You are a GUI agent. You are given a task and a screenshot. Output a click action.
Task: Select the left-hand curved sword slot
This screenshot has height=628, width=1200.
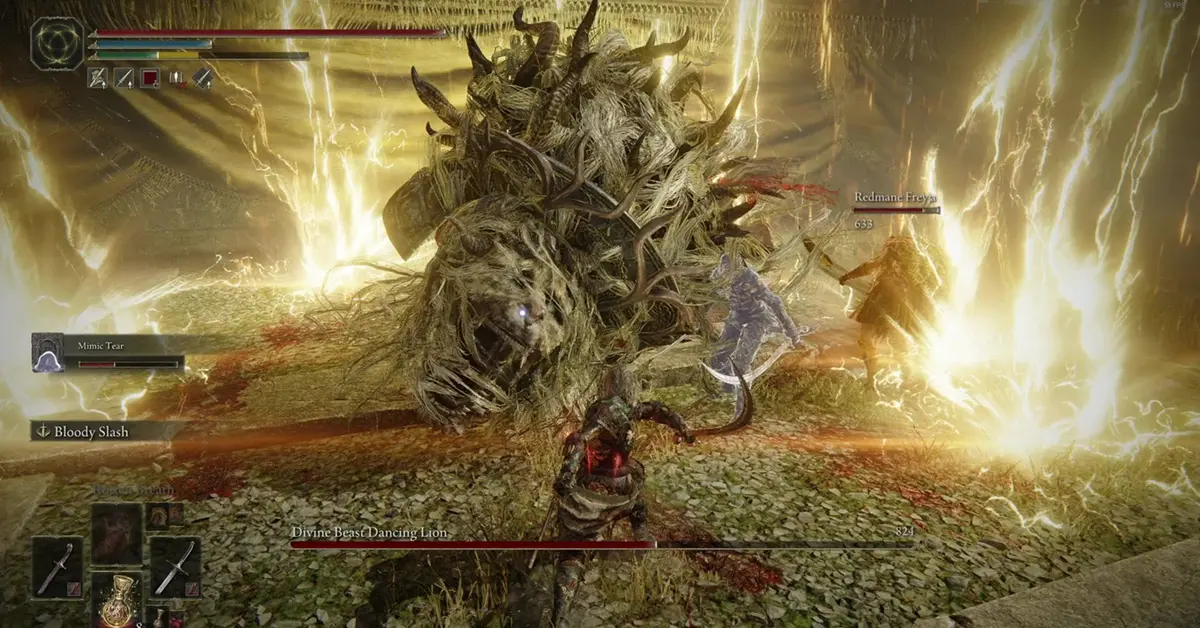pos(55,568)
